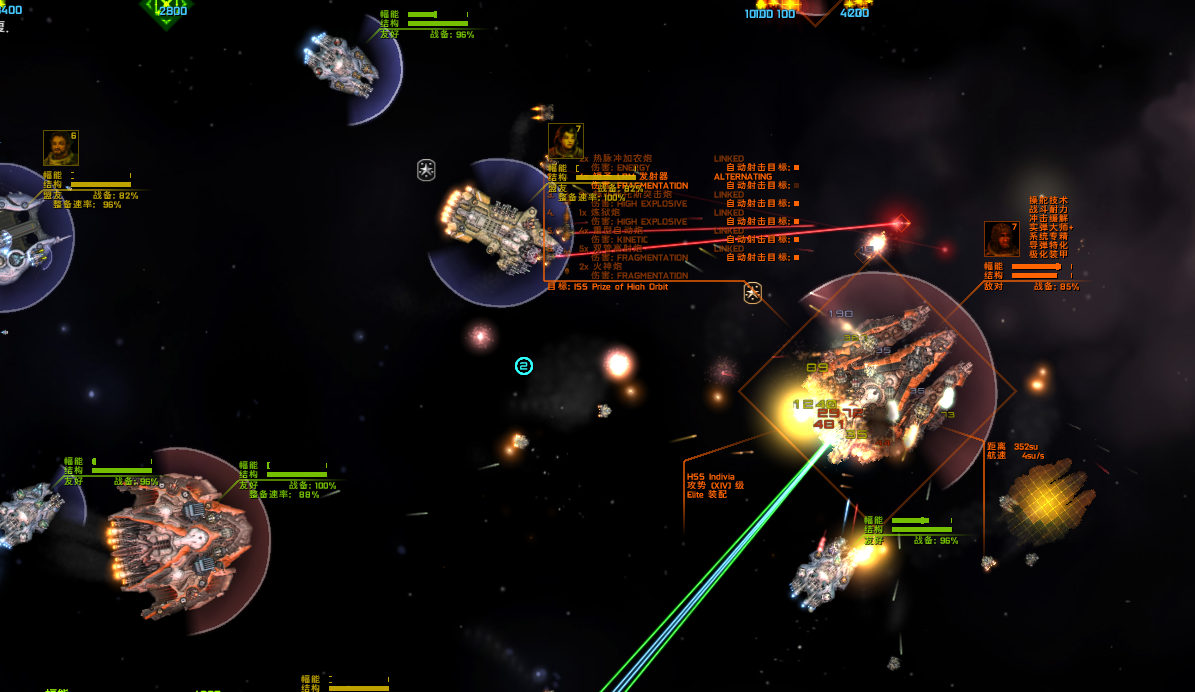Image resolution: width=1195 pixels, height=692 pixels.
Task: Select the 火神炮 weapon group
Action: [608, 266]
